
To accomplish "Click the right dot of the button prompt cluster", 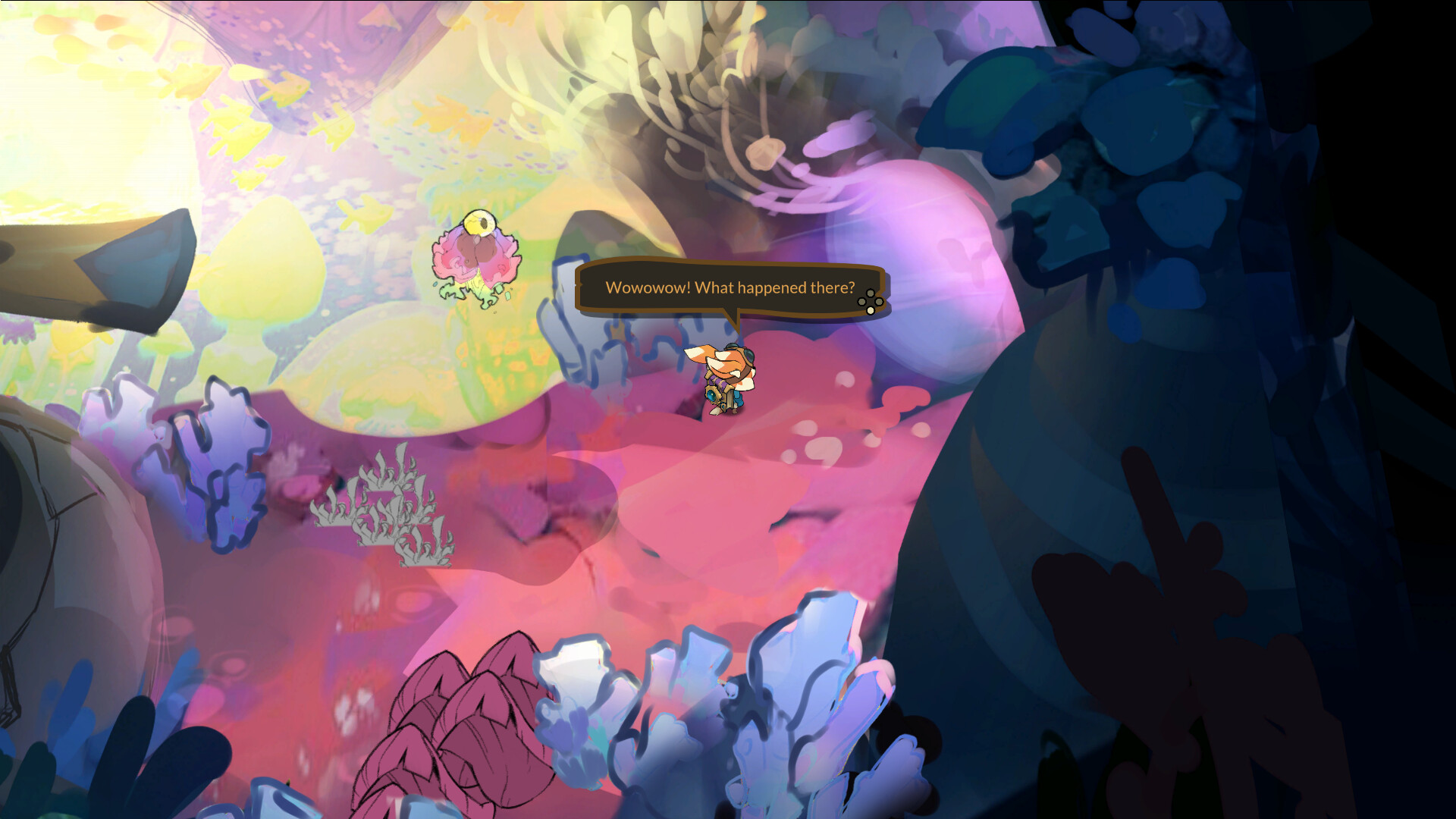I will 879,302.
